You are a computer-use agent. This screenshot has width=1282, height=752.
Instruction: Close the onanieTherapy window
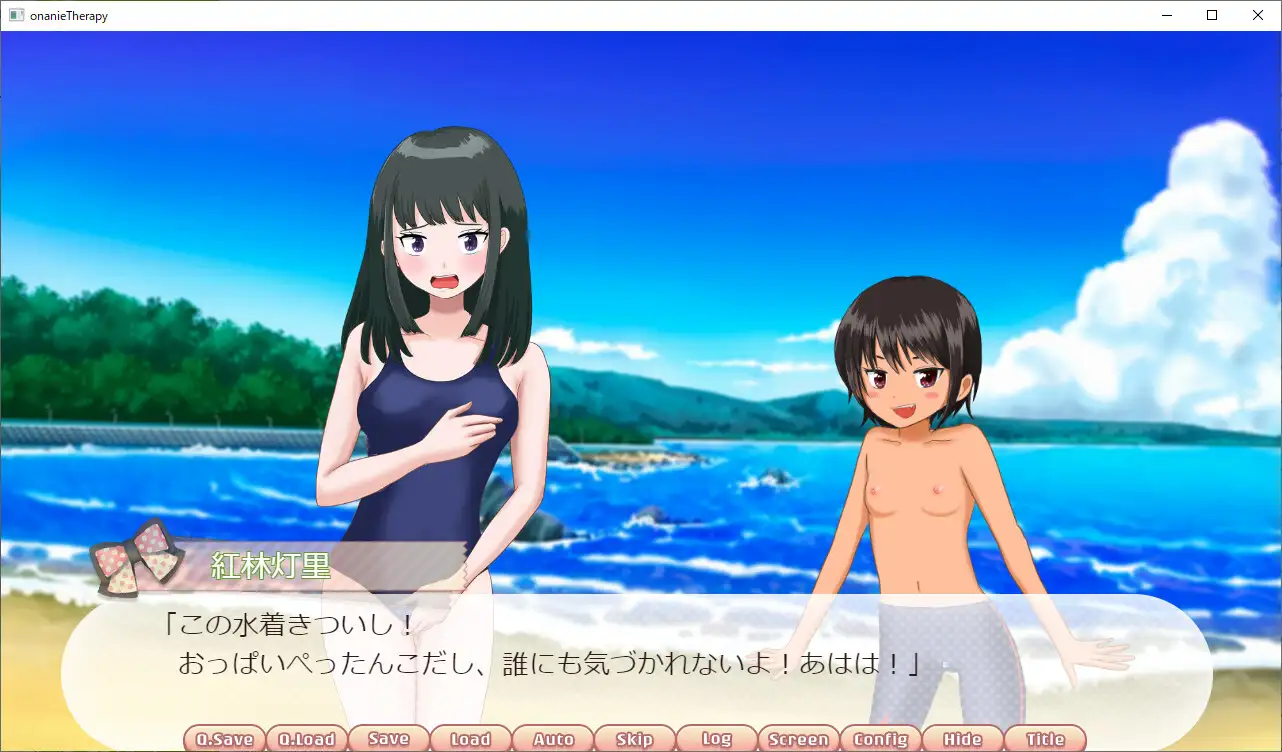click(1258, 15)
